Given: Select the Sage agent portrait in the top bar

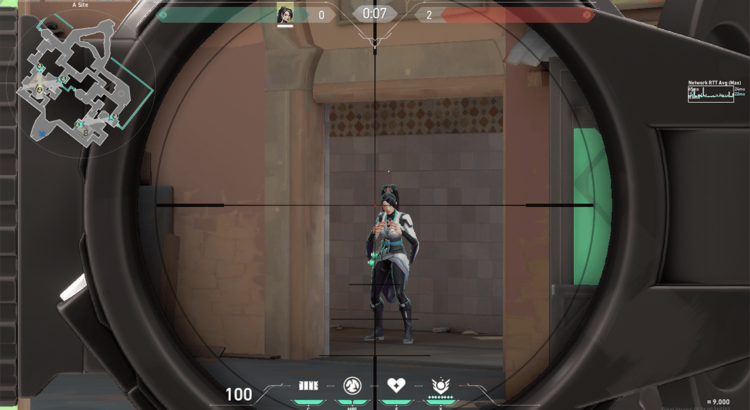Looking at the screenshot, I should coord(285,14).
